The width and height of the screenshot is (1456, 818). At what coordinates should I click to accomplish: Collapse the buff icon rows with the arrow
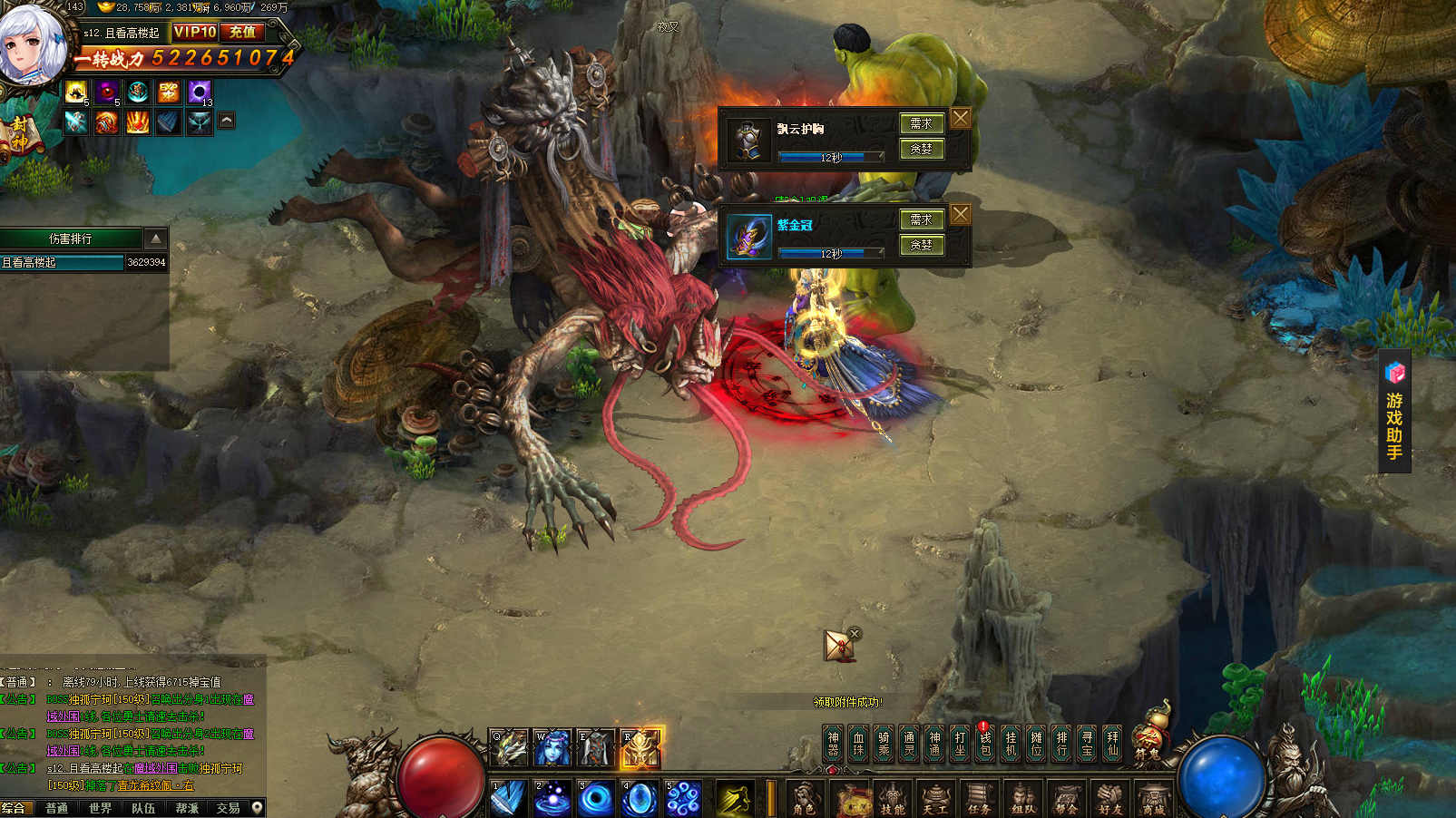(x=227, y=120)
